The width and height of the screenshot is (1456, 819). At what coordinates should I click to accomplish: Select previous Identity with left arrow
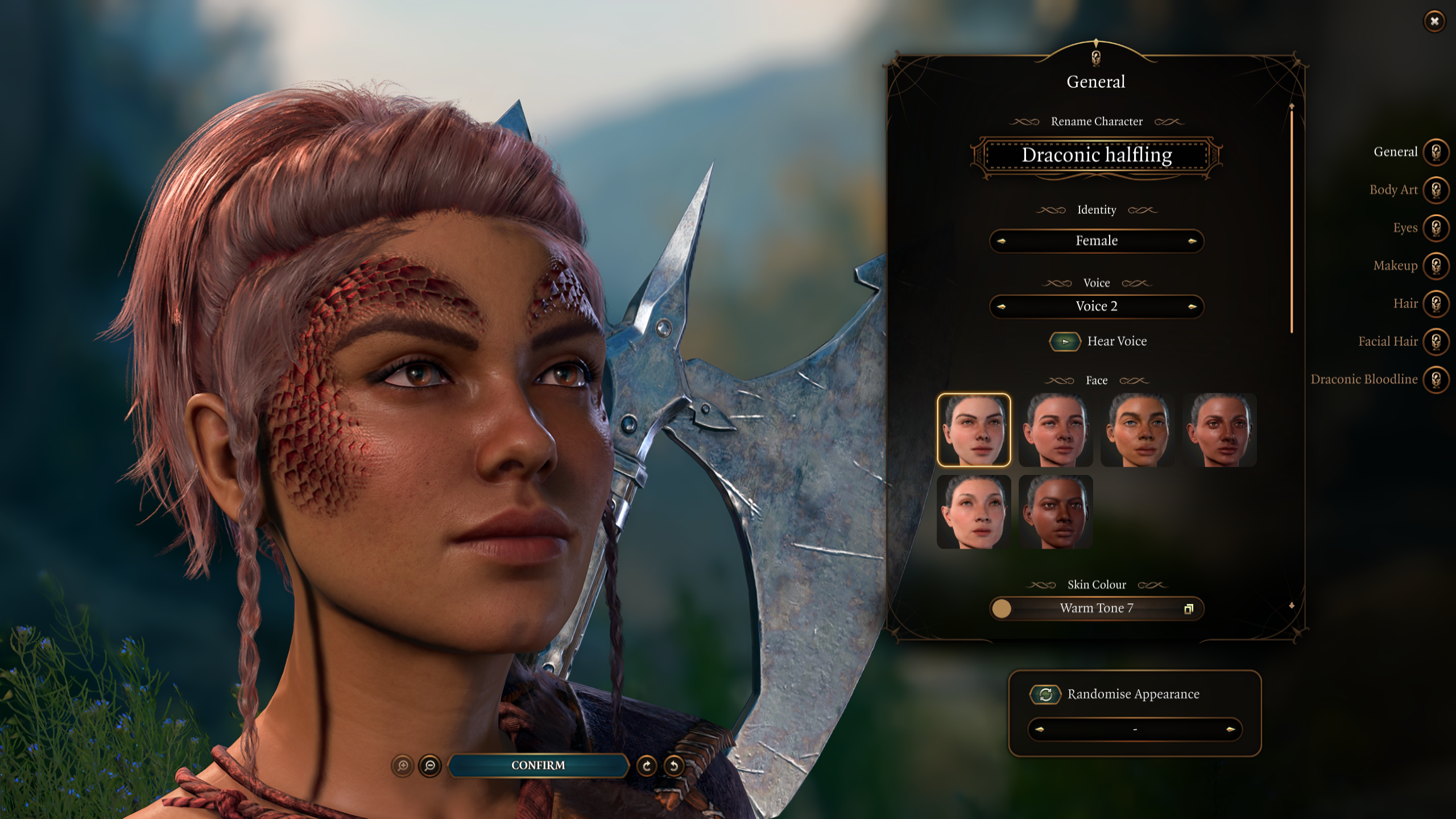[x=1002, y=241]
